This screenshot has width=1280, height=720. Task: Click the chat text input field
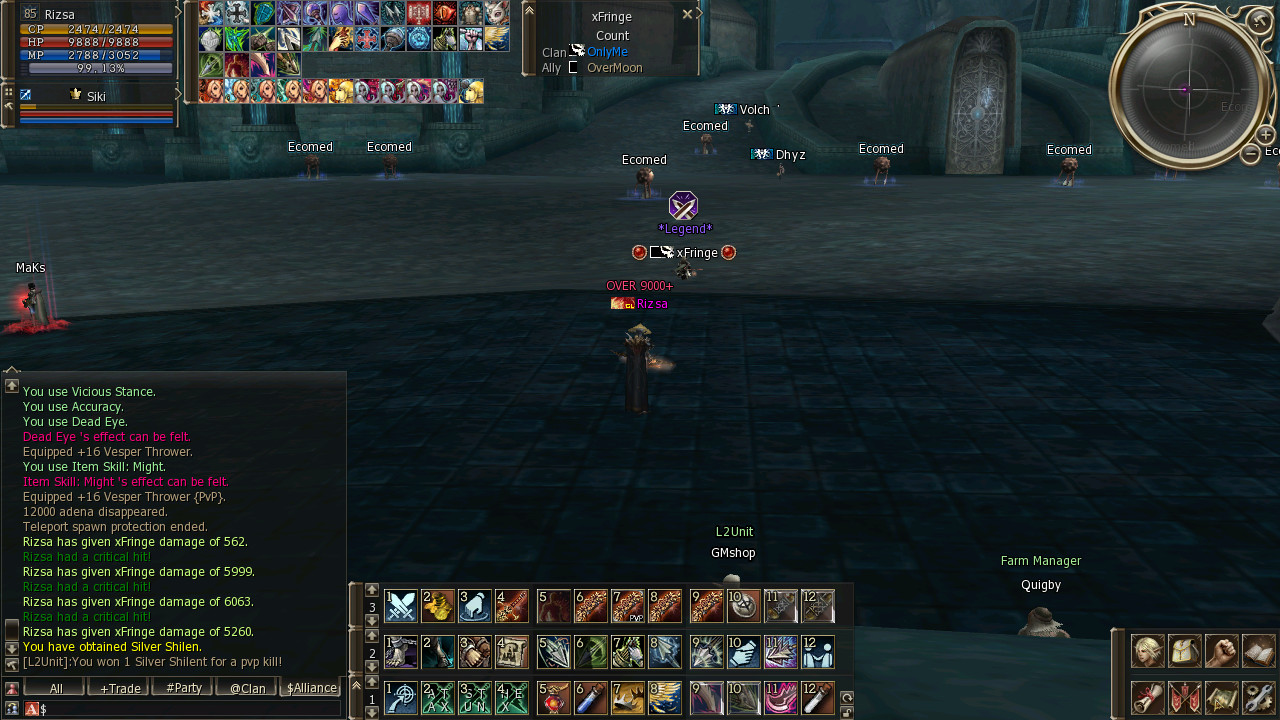coord(190,709)
